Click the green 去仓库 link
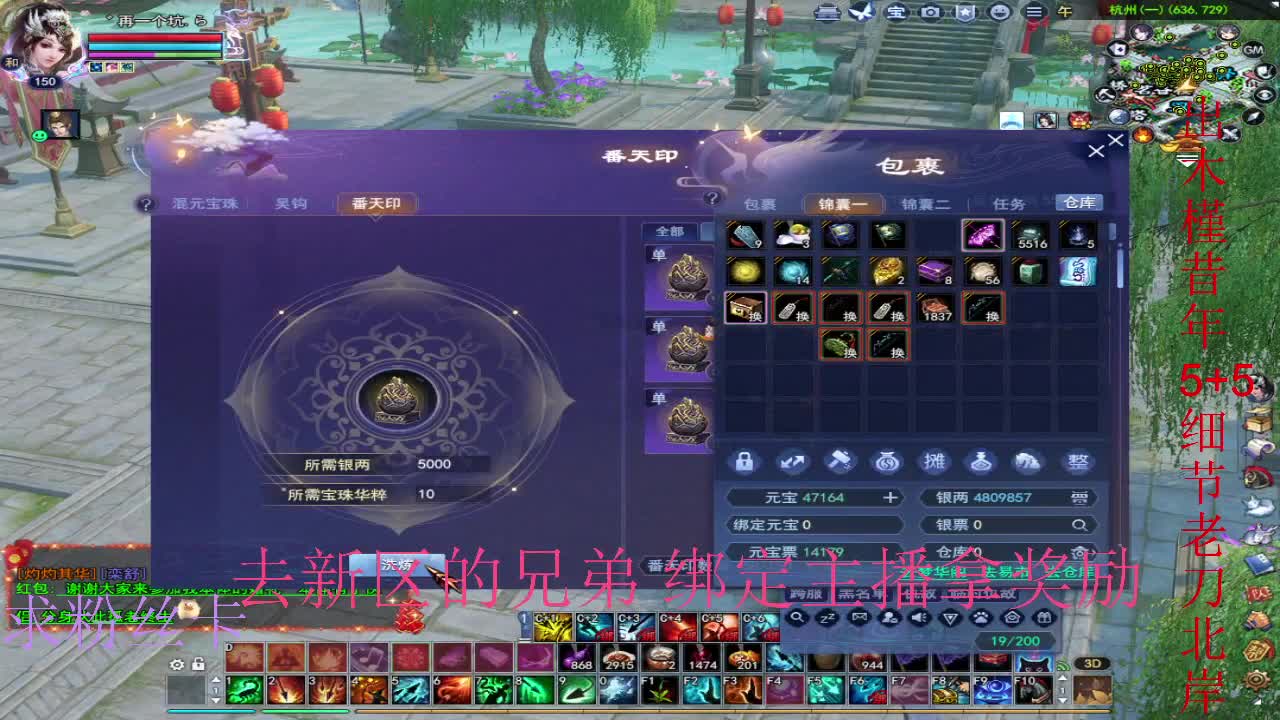This screenshot has height=720, width=1280. 1070,571
